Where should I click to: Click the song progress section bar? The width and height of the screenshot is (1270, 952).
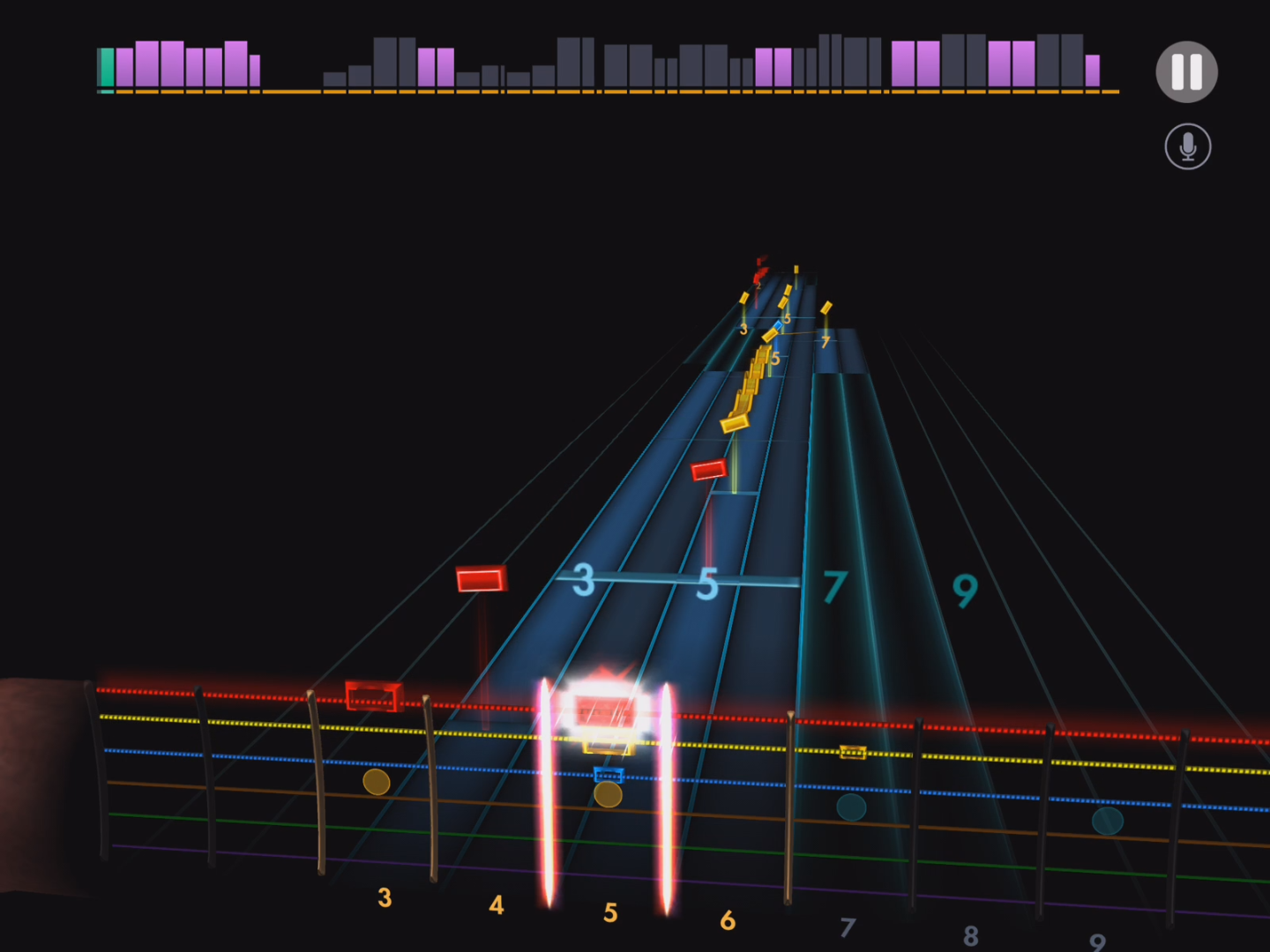pyautogui.click(x=607, y=65)
